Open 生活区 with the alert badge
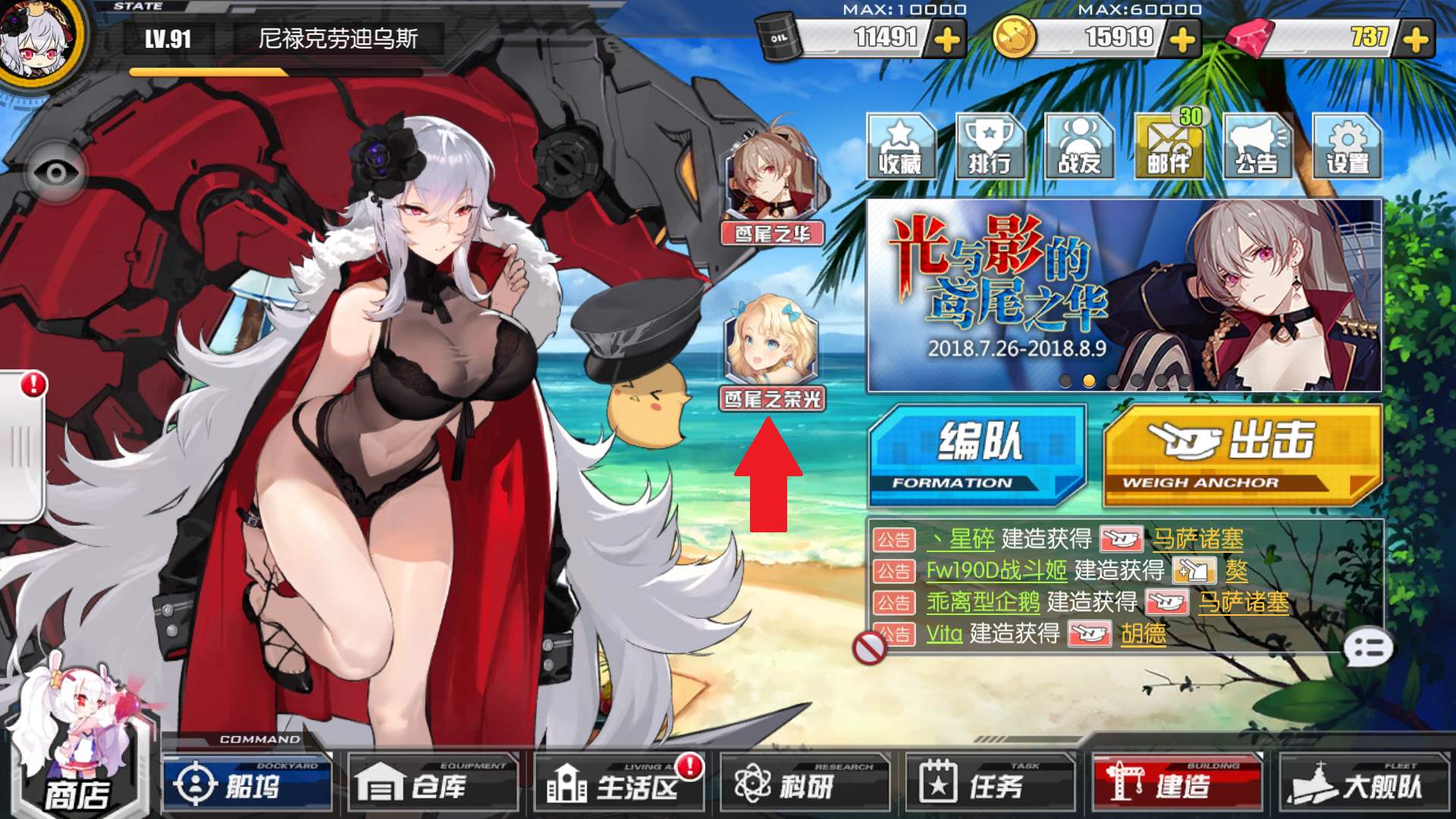This screenshot has height=819, width=1456. (x=620, y=786)
